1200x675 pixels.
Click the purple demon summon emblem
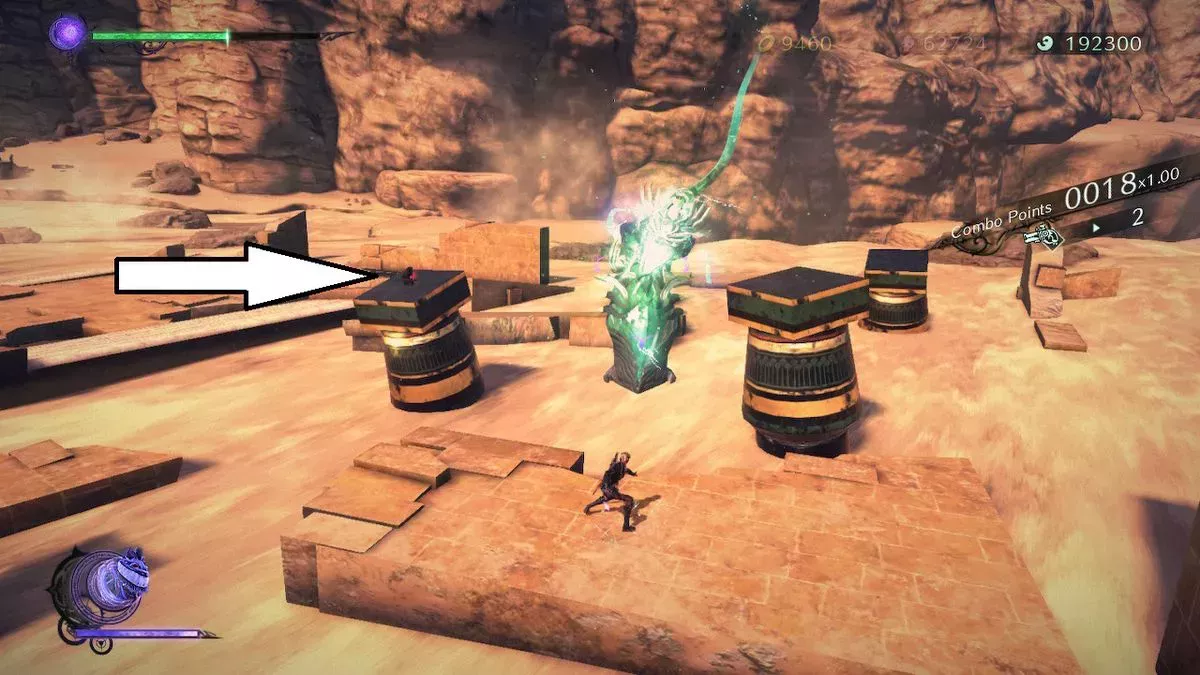pyautogui.click(x=103, y=586)
